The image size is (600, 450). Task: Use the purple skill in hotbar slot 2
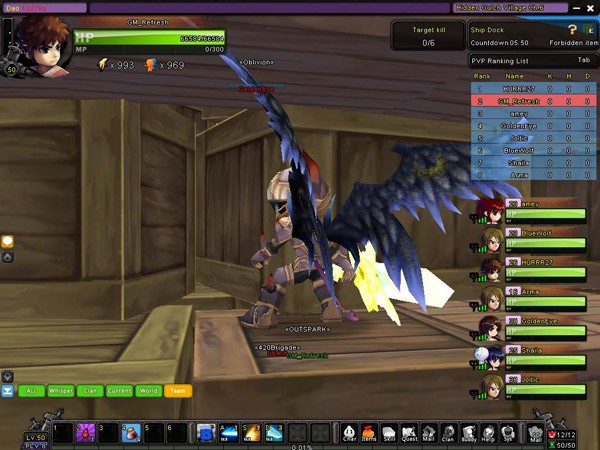click(87, 432)
